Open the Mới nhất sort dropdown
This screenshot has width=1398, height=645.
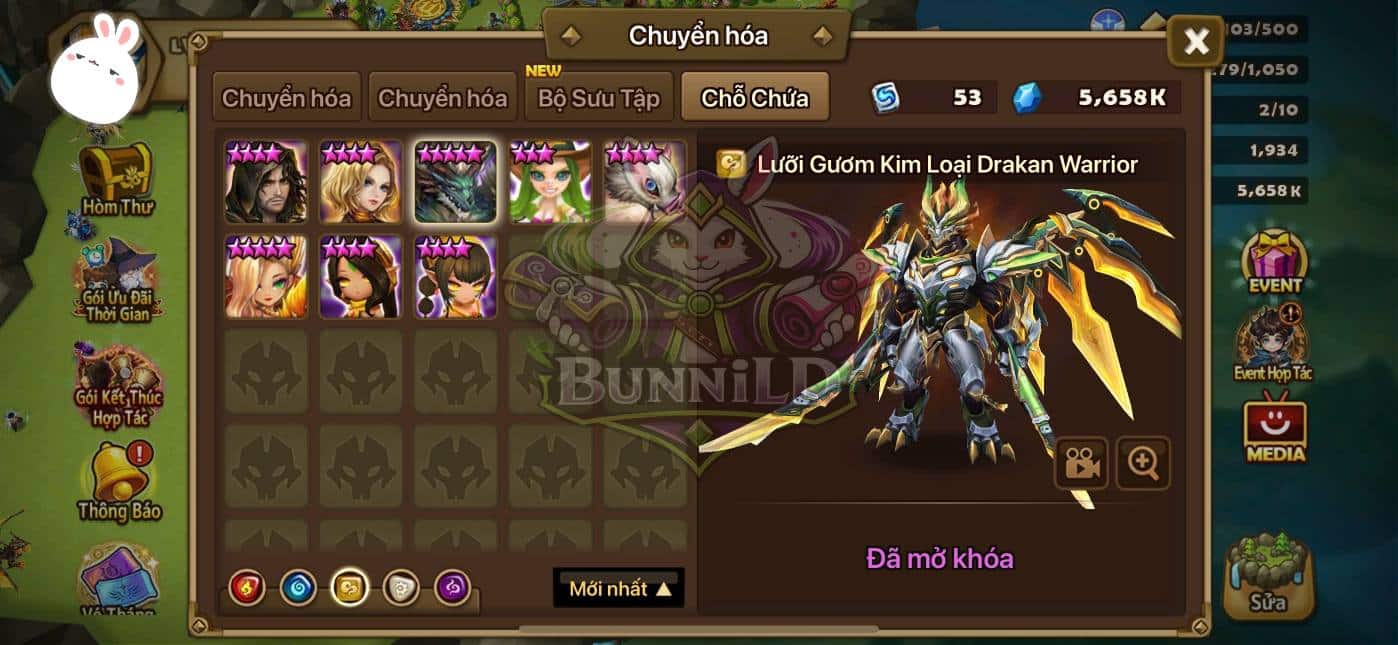point(619,588)
